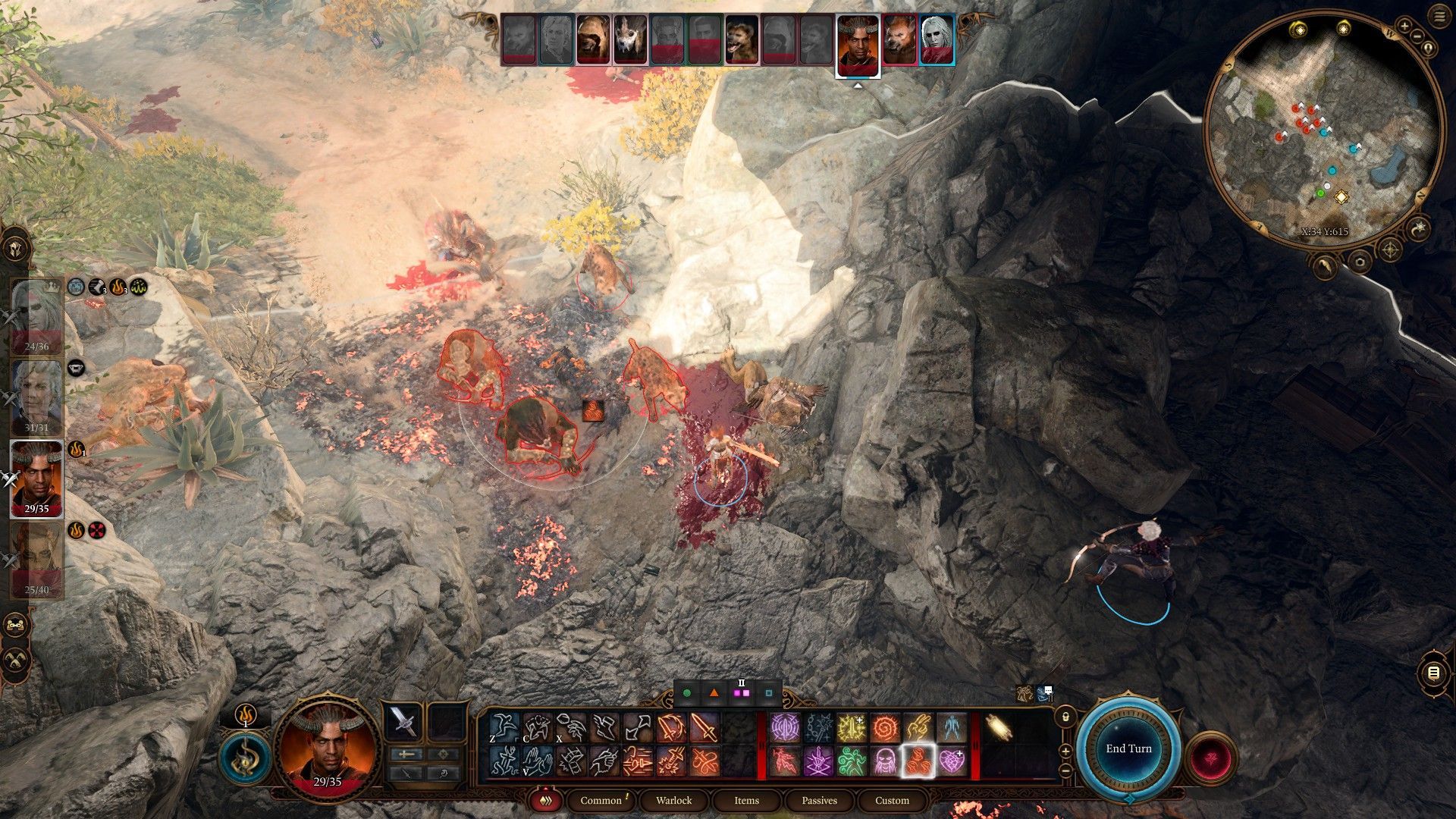This screenshot has width=1456, height=819.
Task: Select the Custom hotbar tab
Action: [x=892, y=800]
